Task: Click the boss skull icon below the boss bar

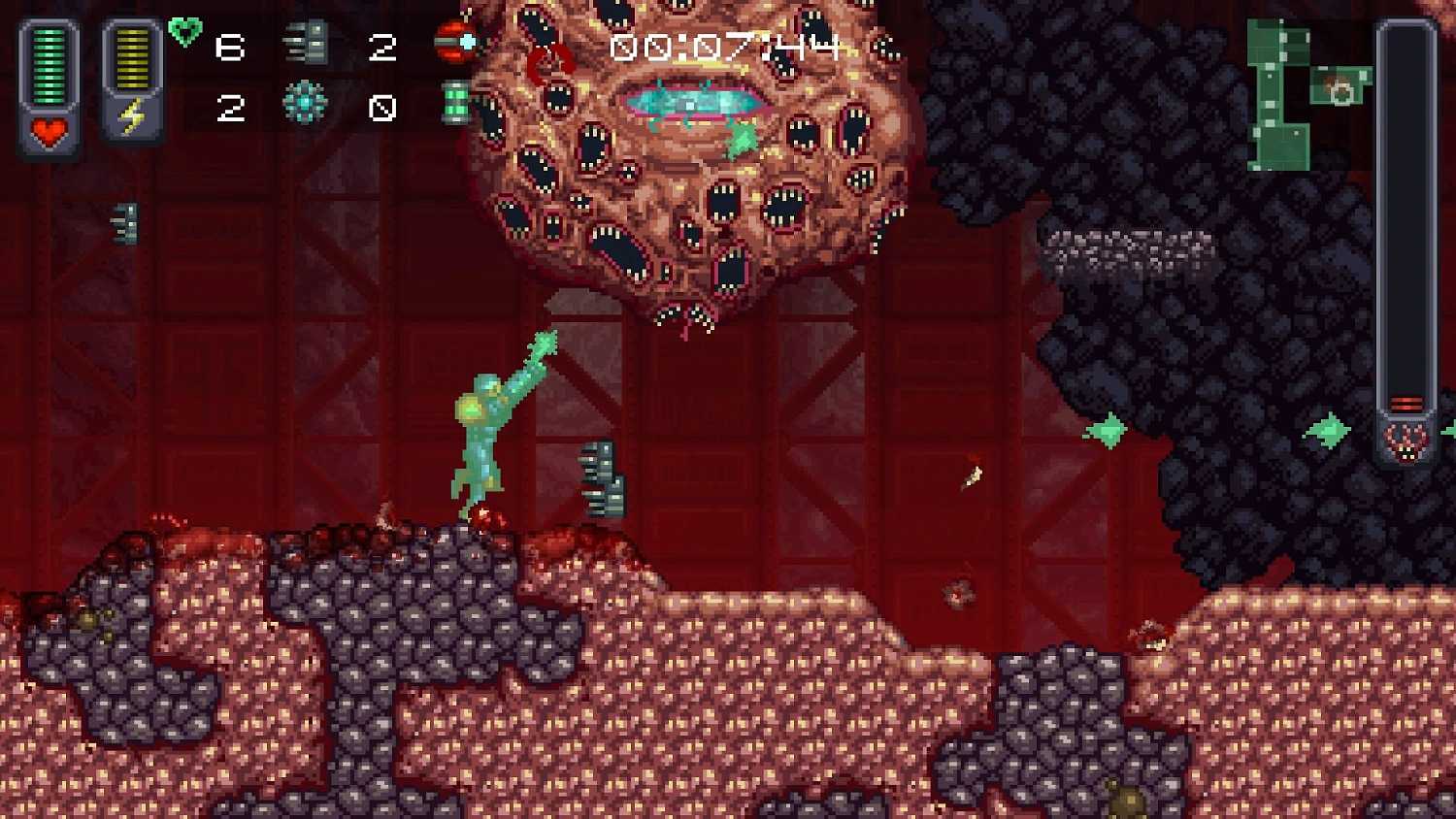Action: click(1402, 442)
